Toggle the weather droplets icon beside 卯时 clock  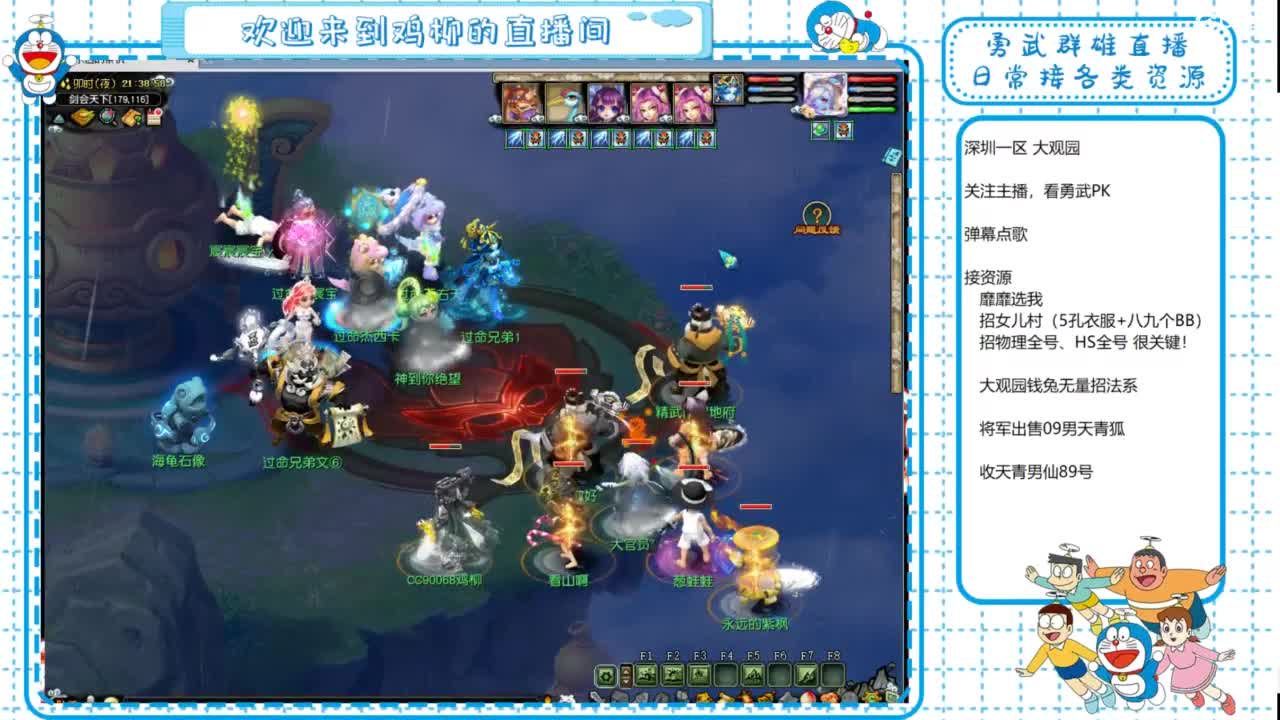tap(66, 84)
